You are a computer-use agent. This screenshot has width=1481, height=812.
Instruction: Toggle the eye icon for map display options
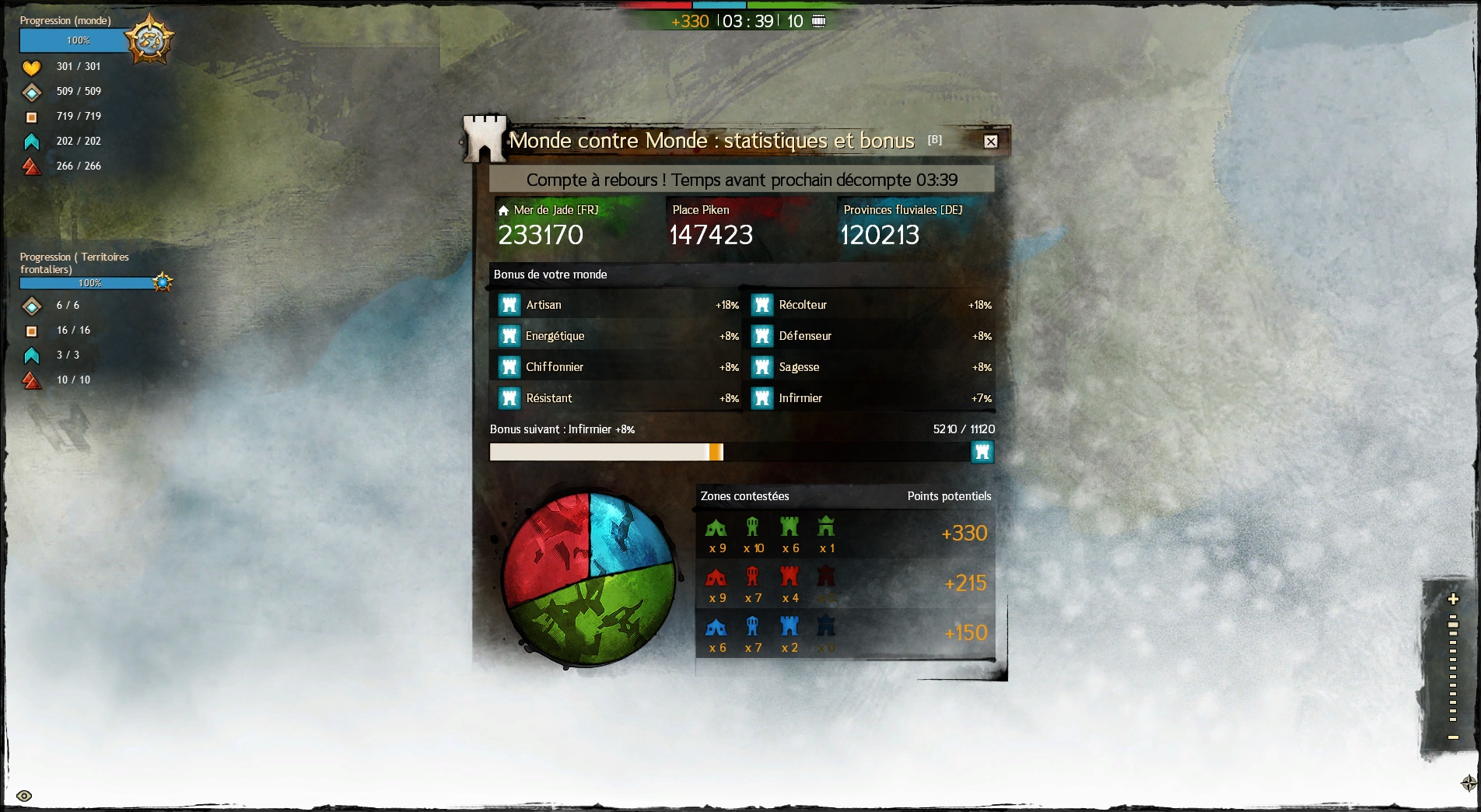24,796
